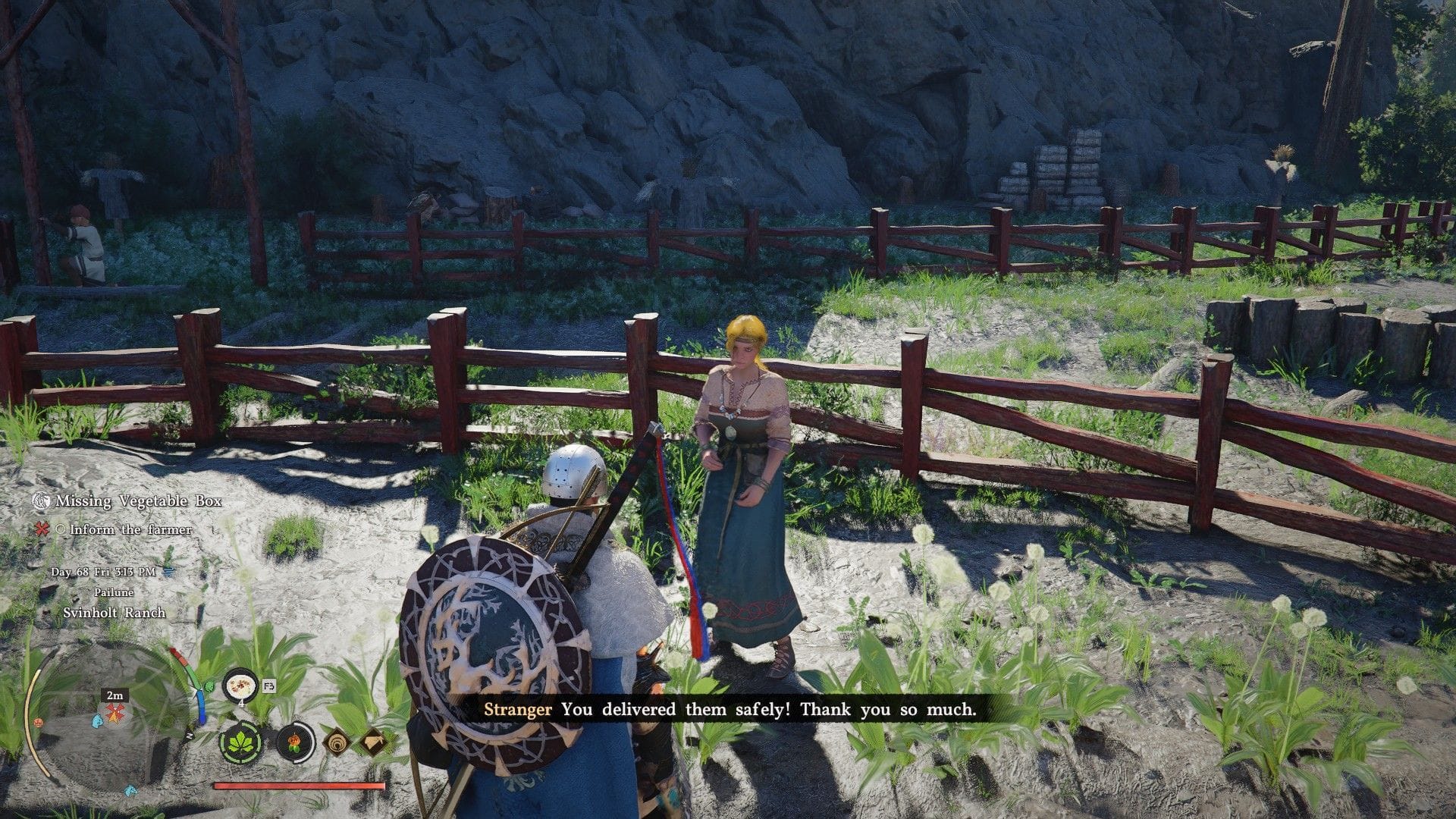Image resolution: width=1456 pixels, height=819 pixels.
Task: Select the Svinholt Ranch location label
Action: pos(115,612)
